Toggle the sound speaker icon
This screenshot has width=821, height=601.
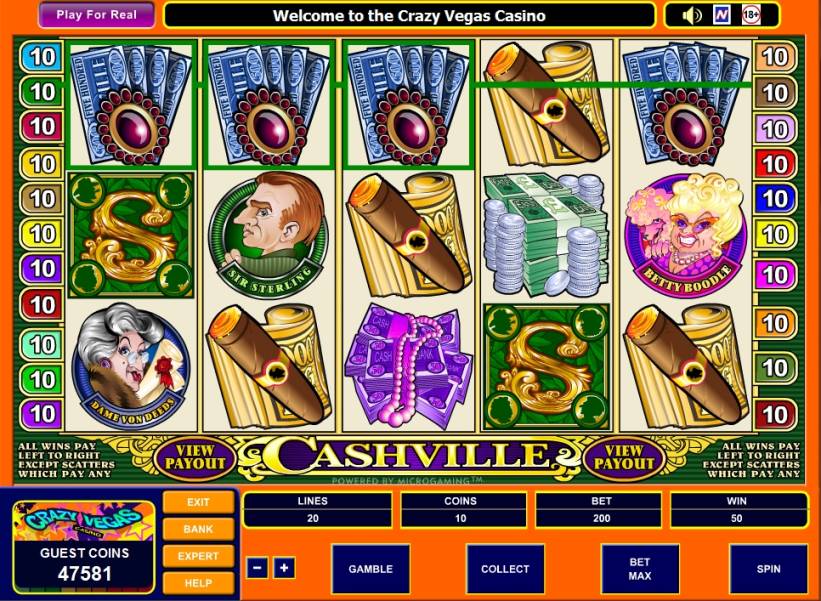pyautogui.click(x=692, y=15)
